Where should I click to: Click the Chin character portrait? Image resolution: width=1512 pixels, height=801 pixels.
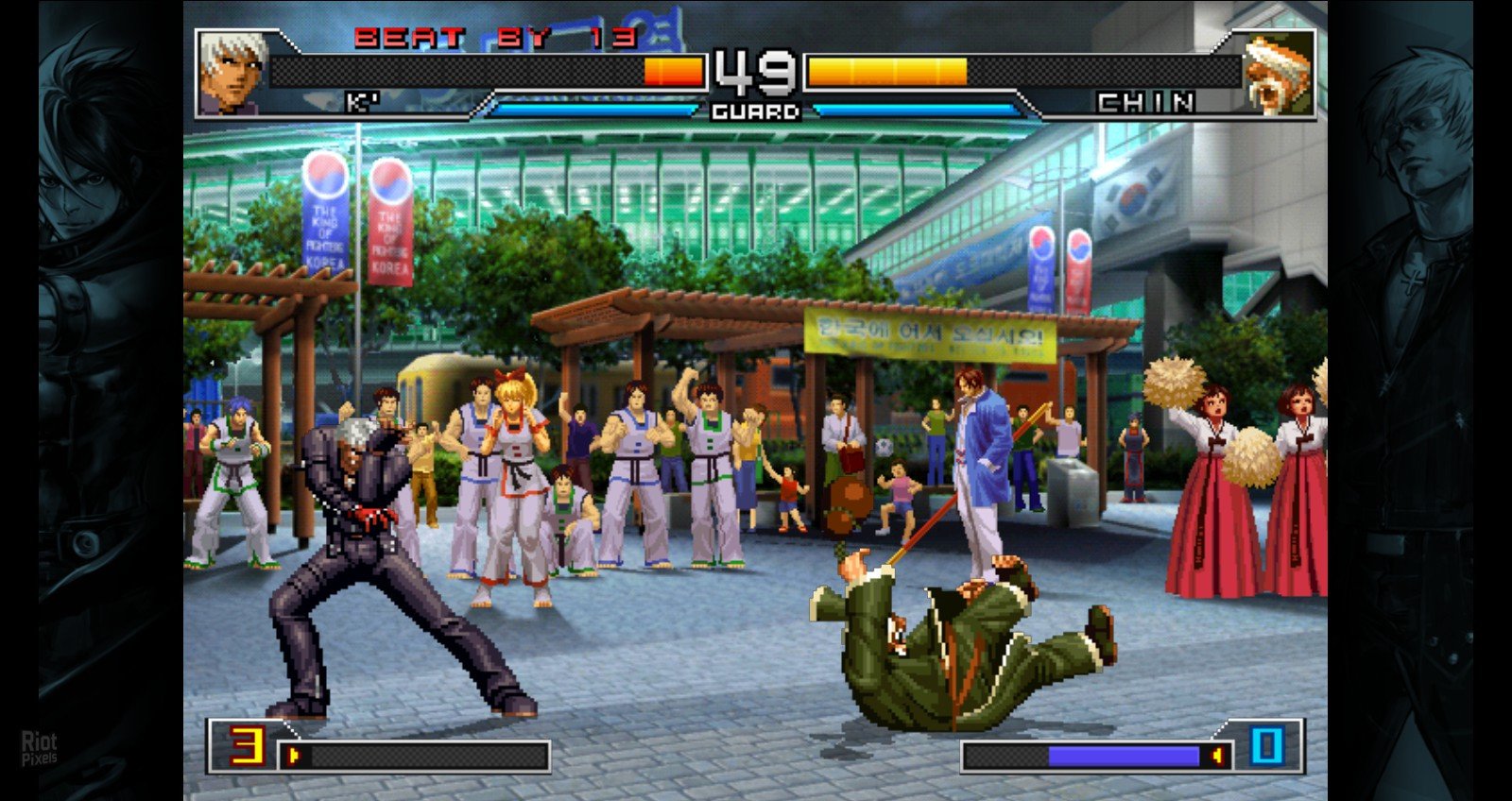coord(1278,73)
